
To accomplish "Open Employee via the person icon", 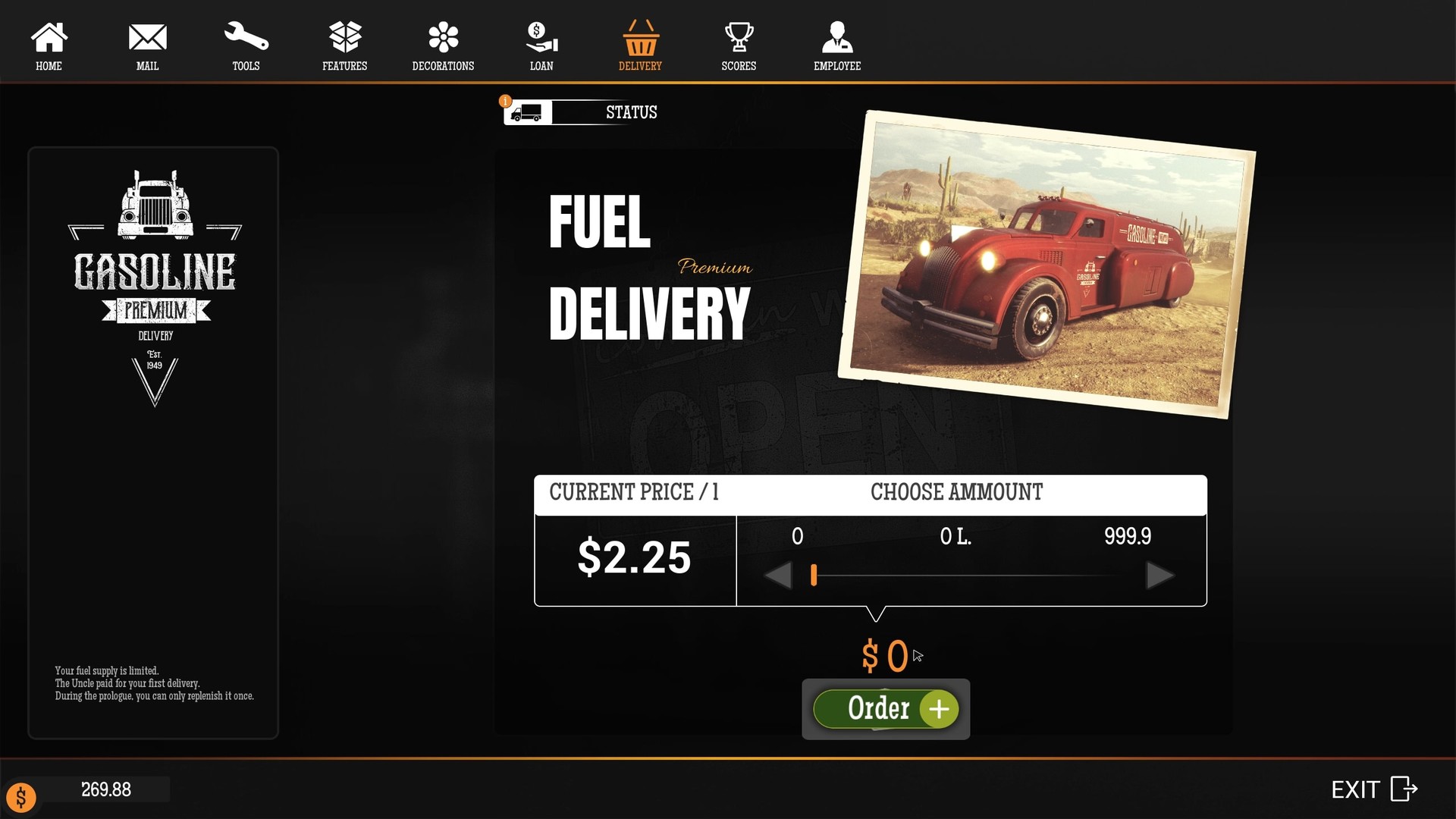I will [836, 35].
